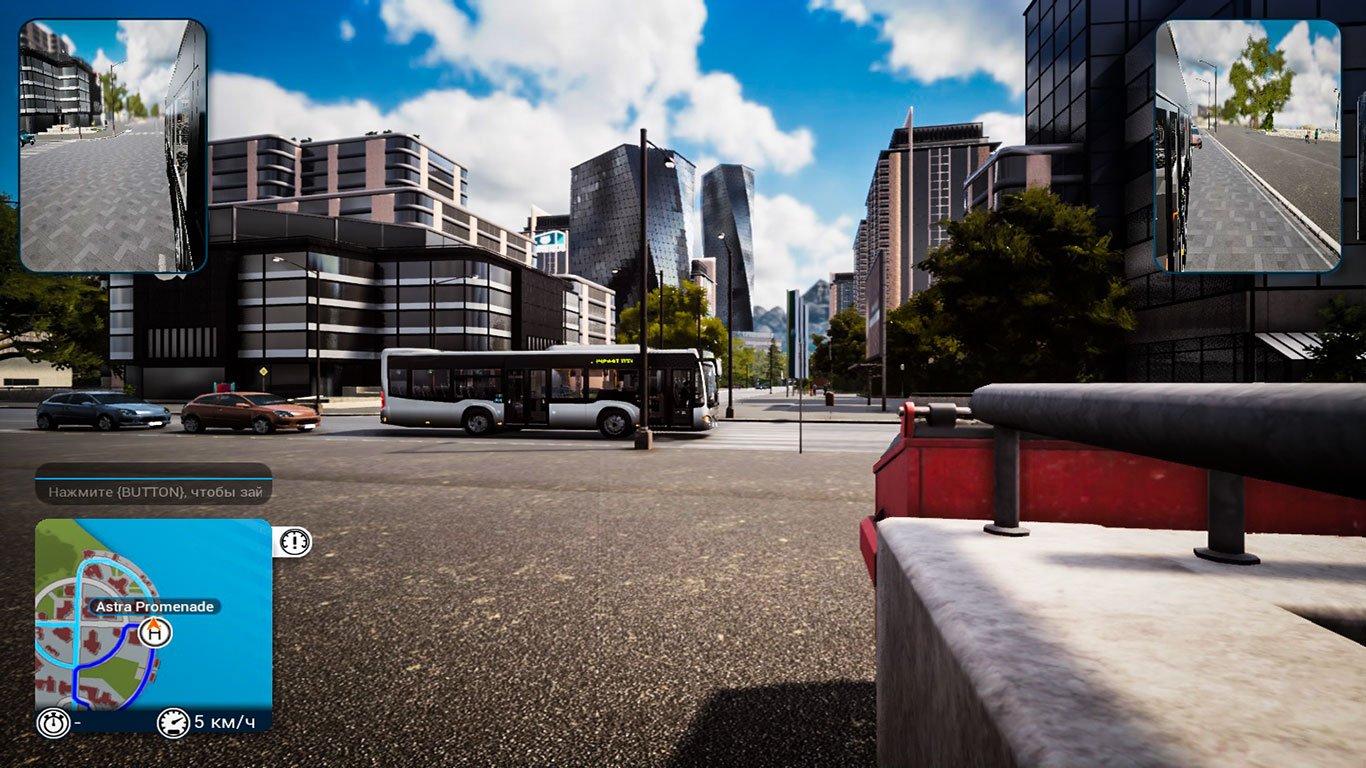The image size is (1366, 768).
Task: Click the Нажмите {BUTTON} prompt message
Action: 158,492
